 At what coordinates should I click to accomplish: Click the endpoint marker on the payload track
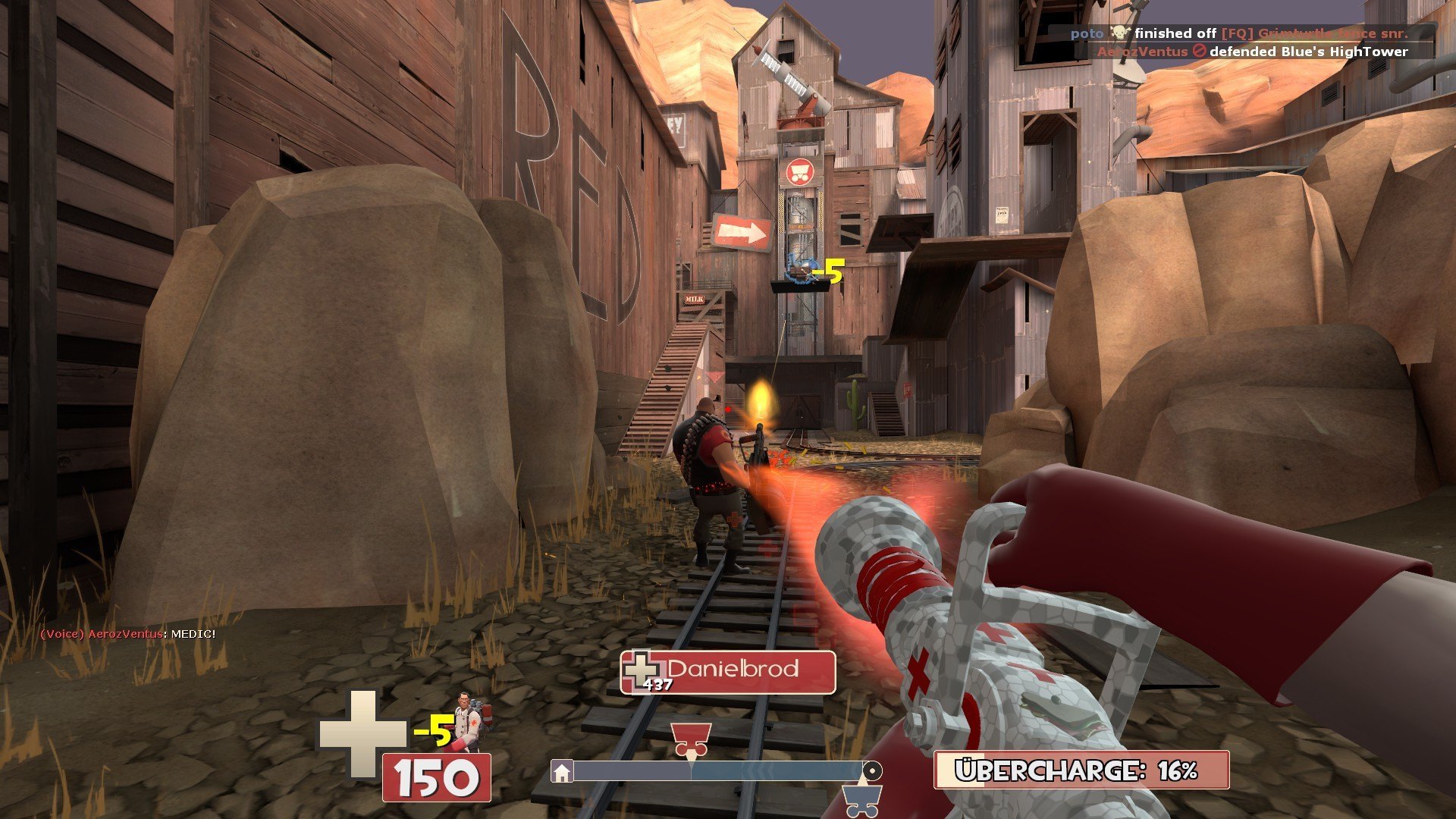tap(872, 771)
